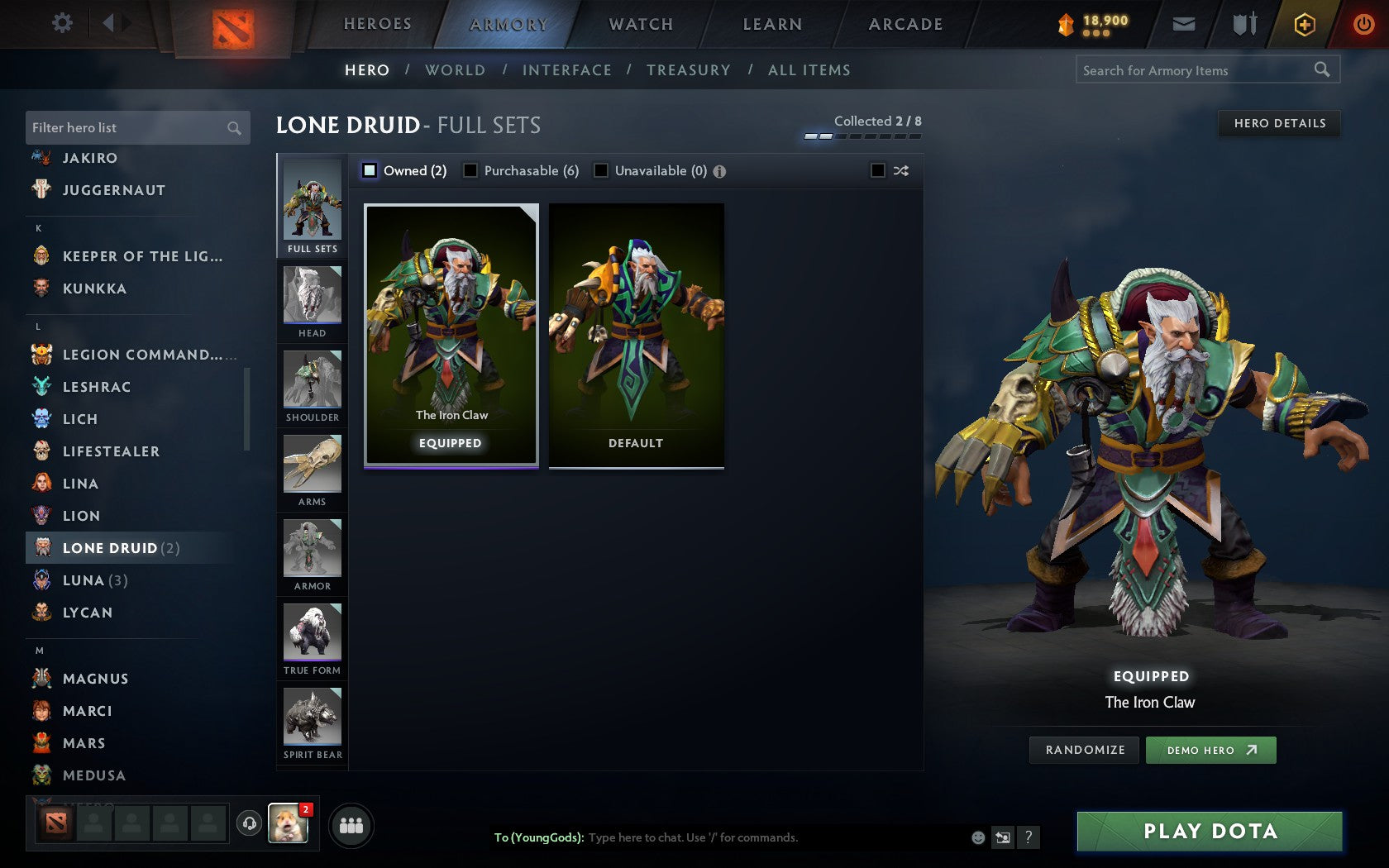Switch to the Treasury tab

pyautogui.click(x=689, y=70)
